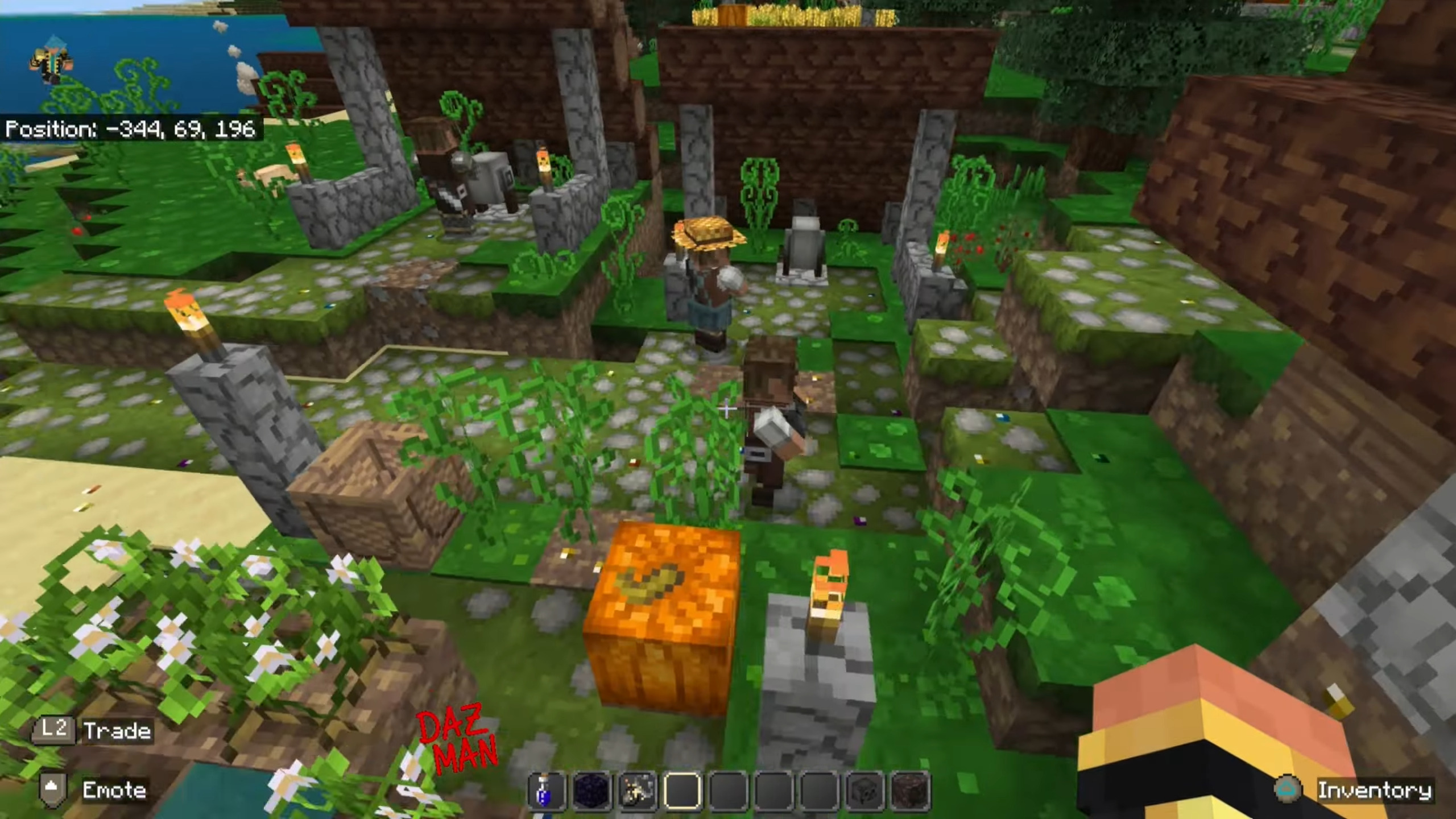Screen dimensions: 1456x819
Task: Select the obsidian block hotbar slot
Action: [591, 791]
